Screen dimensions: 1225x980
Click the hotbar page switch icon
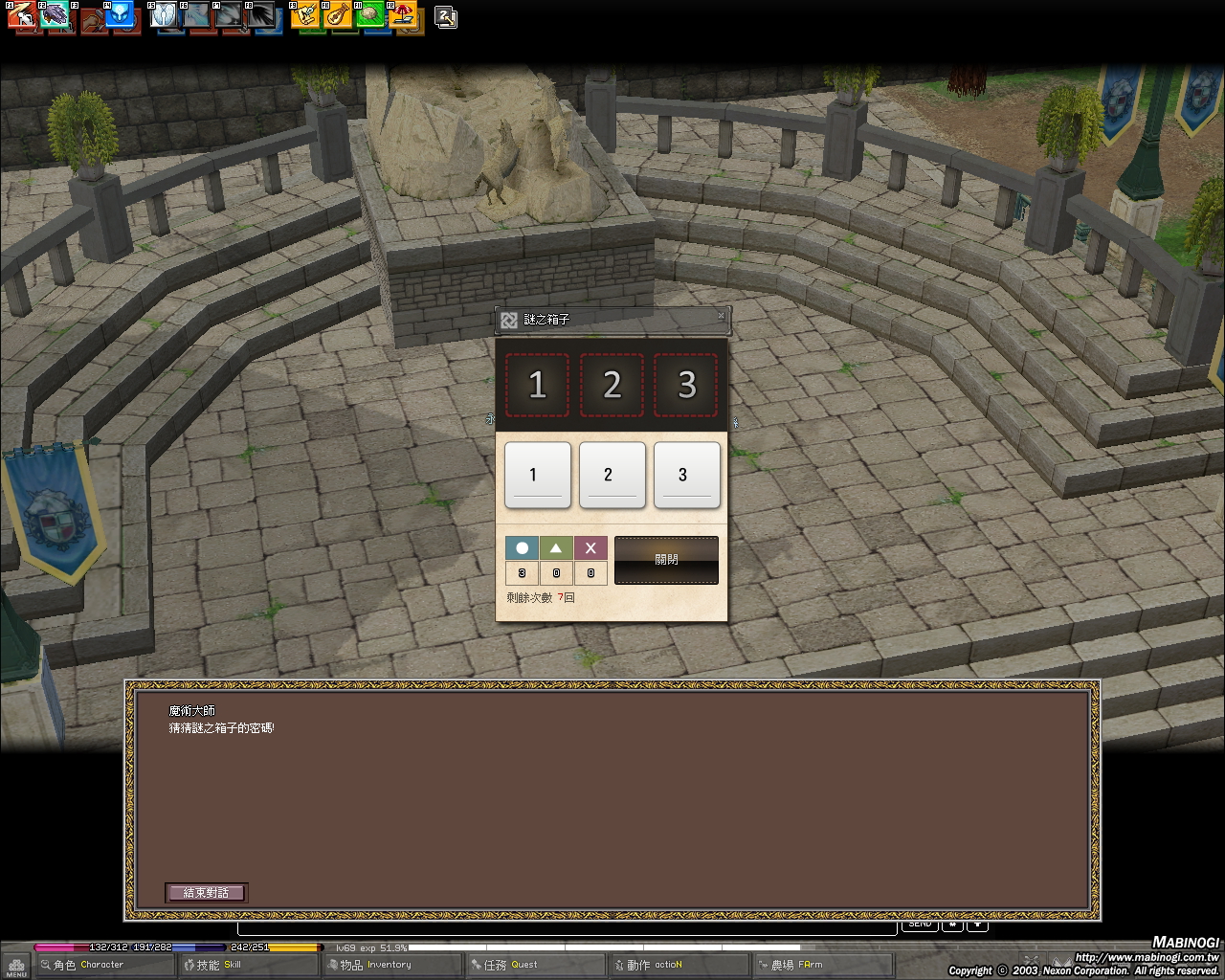446,16
